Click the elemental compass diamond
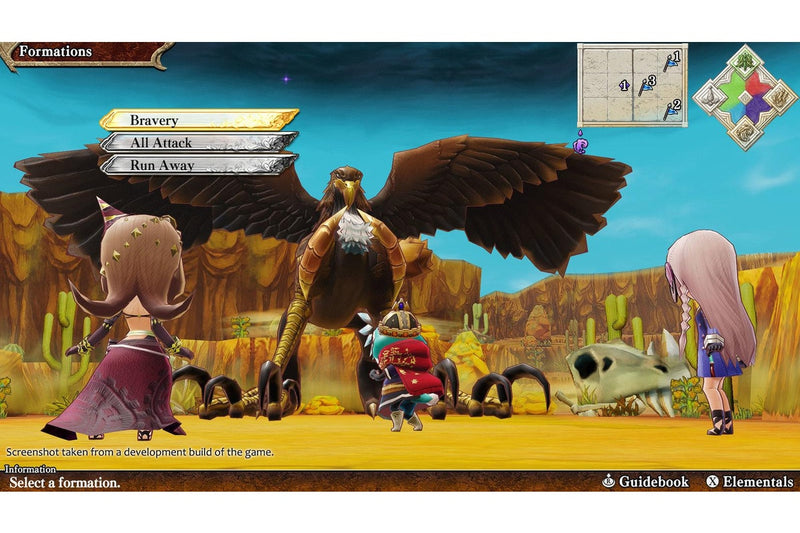 744,97
